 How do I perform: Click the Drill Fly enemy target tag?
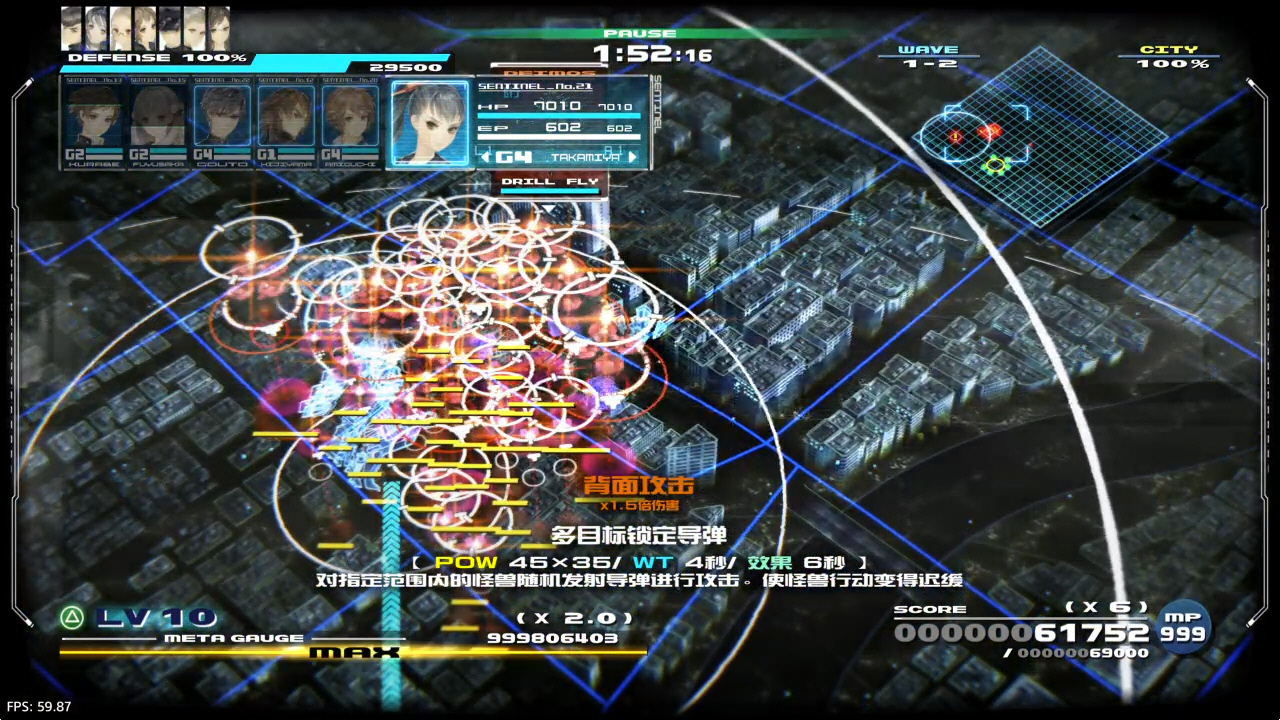(x=550, y=182)
